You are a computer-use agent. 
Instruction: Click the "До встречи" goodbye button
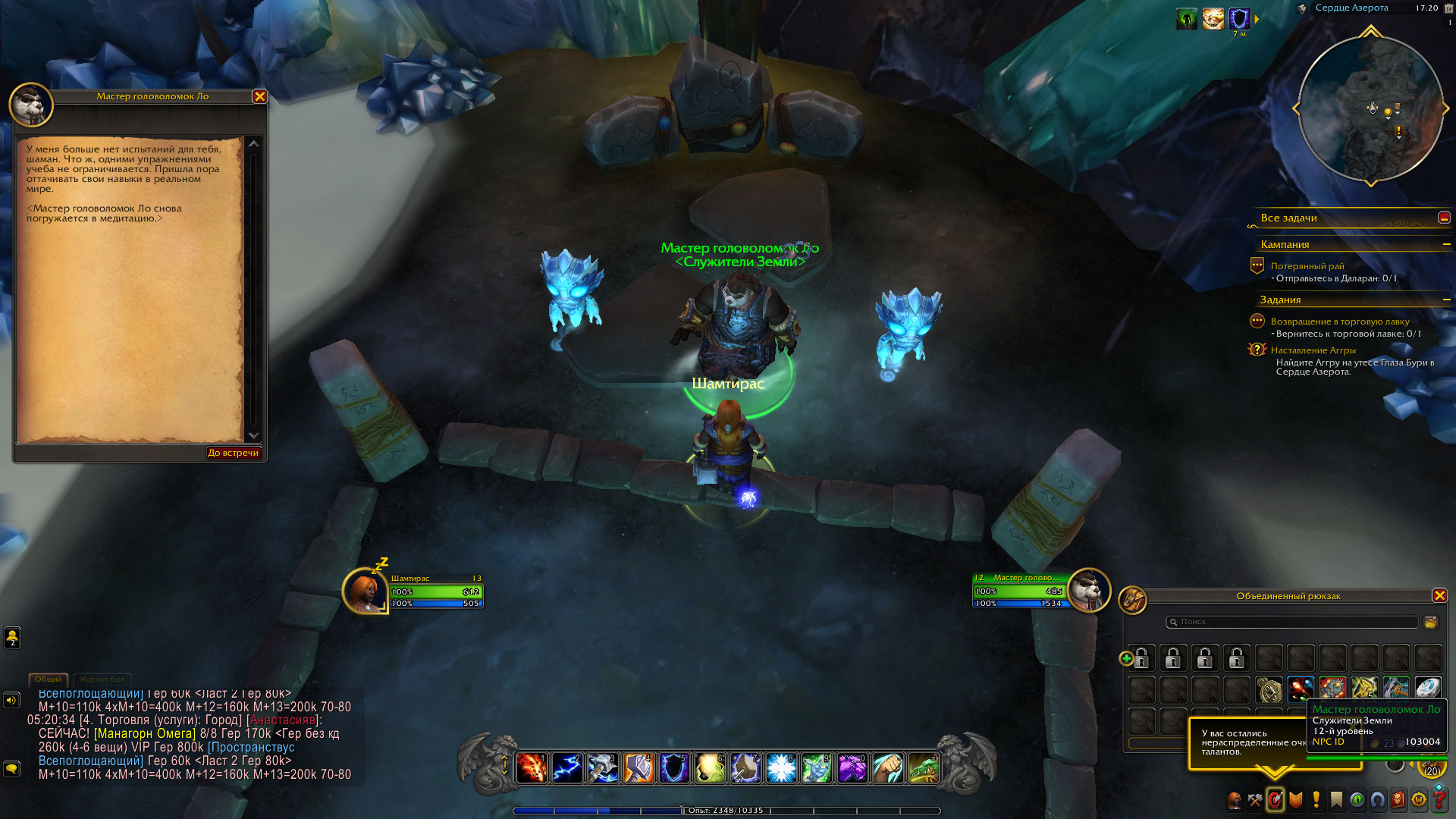coord(234,453)
